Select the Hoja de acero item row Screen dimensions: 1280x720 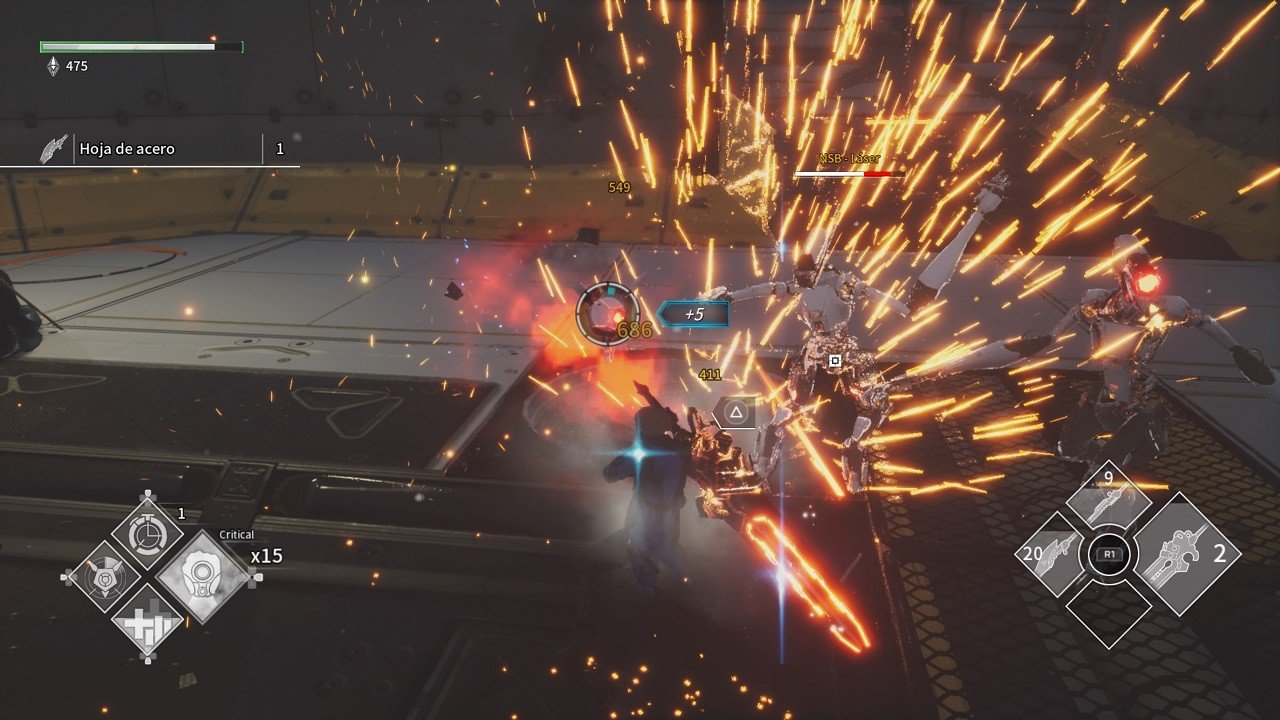[x=150, y=149]
